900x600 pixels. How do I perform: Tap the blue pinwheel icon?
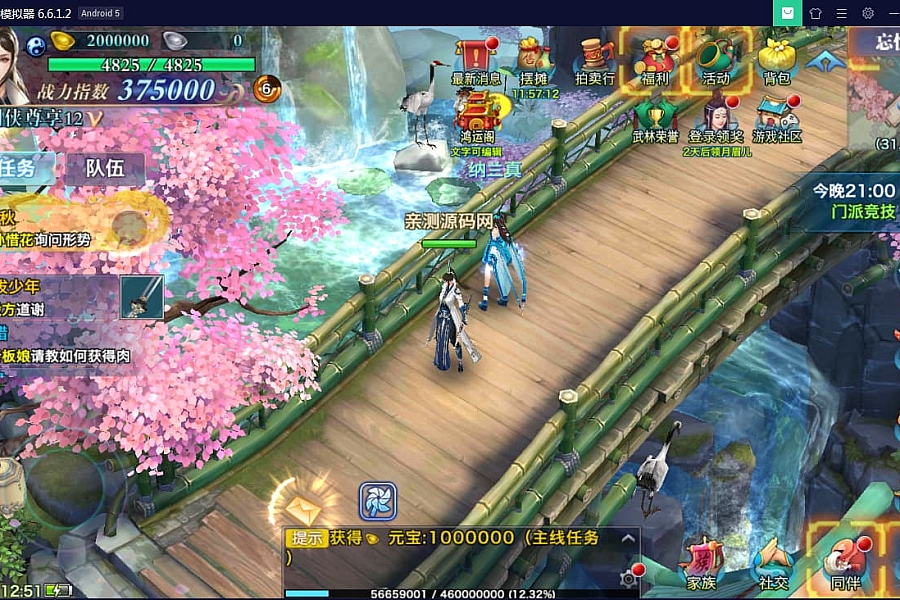(x=378, y=502)
